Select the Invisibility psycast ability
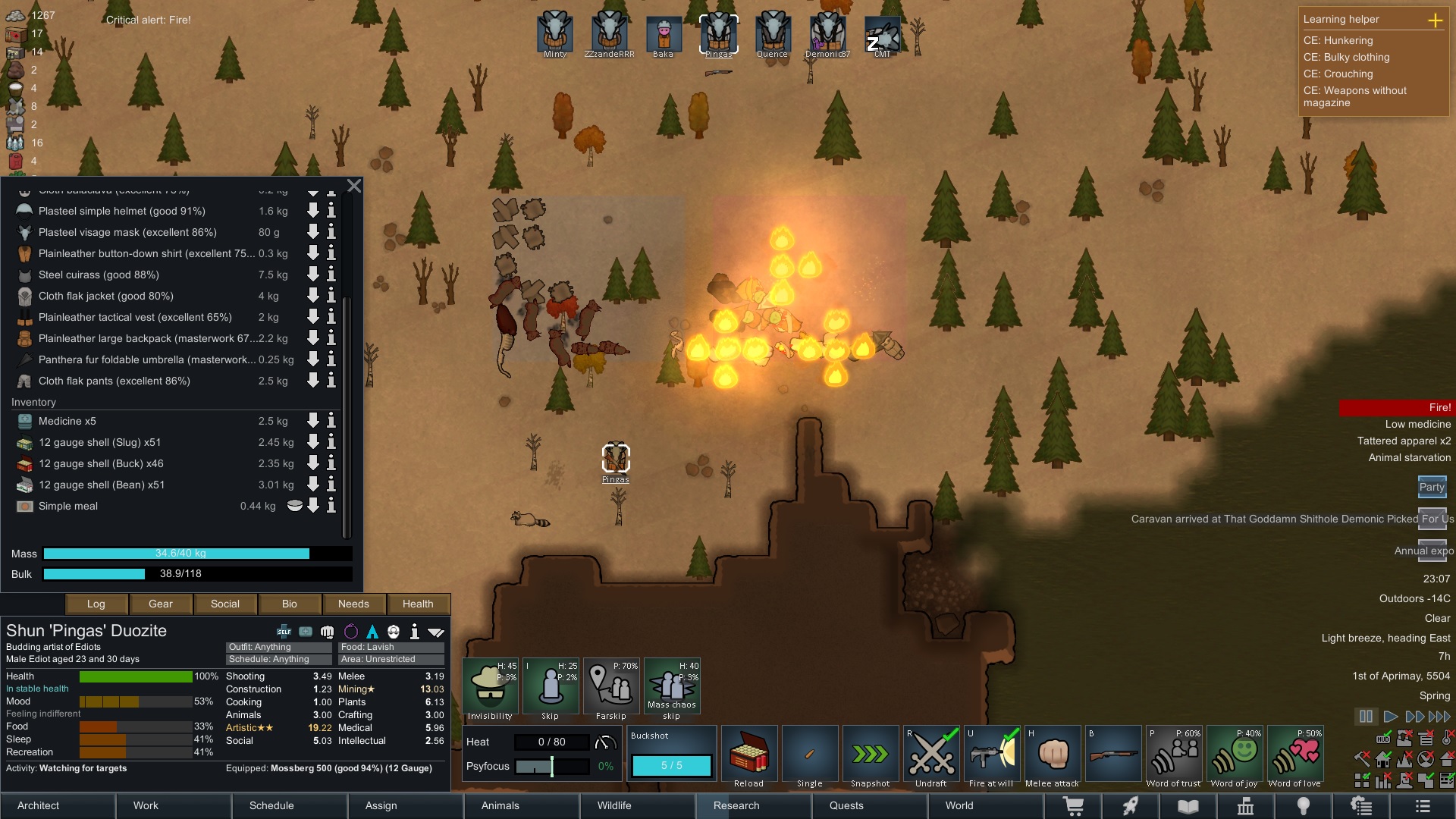Screen dimensions: 1456x819 (490, 686)
